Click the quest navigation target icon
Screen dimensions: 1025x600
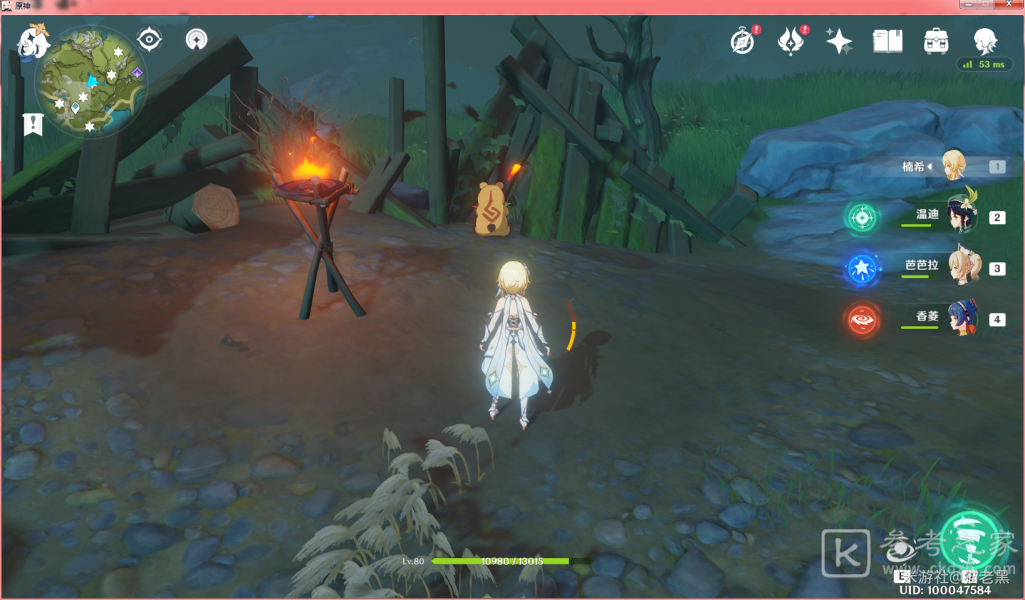[x=150, y=40]
